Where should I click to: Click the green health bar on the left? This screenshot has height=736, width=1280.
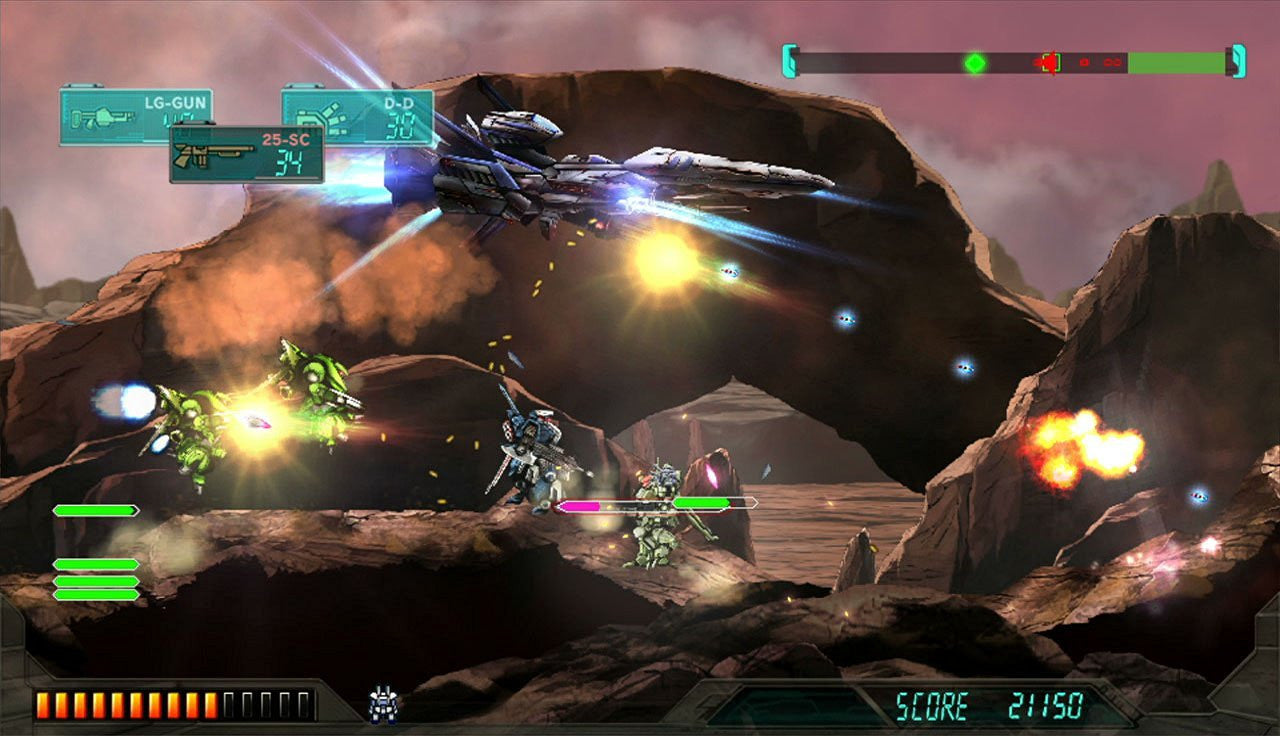click(97, 511)
